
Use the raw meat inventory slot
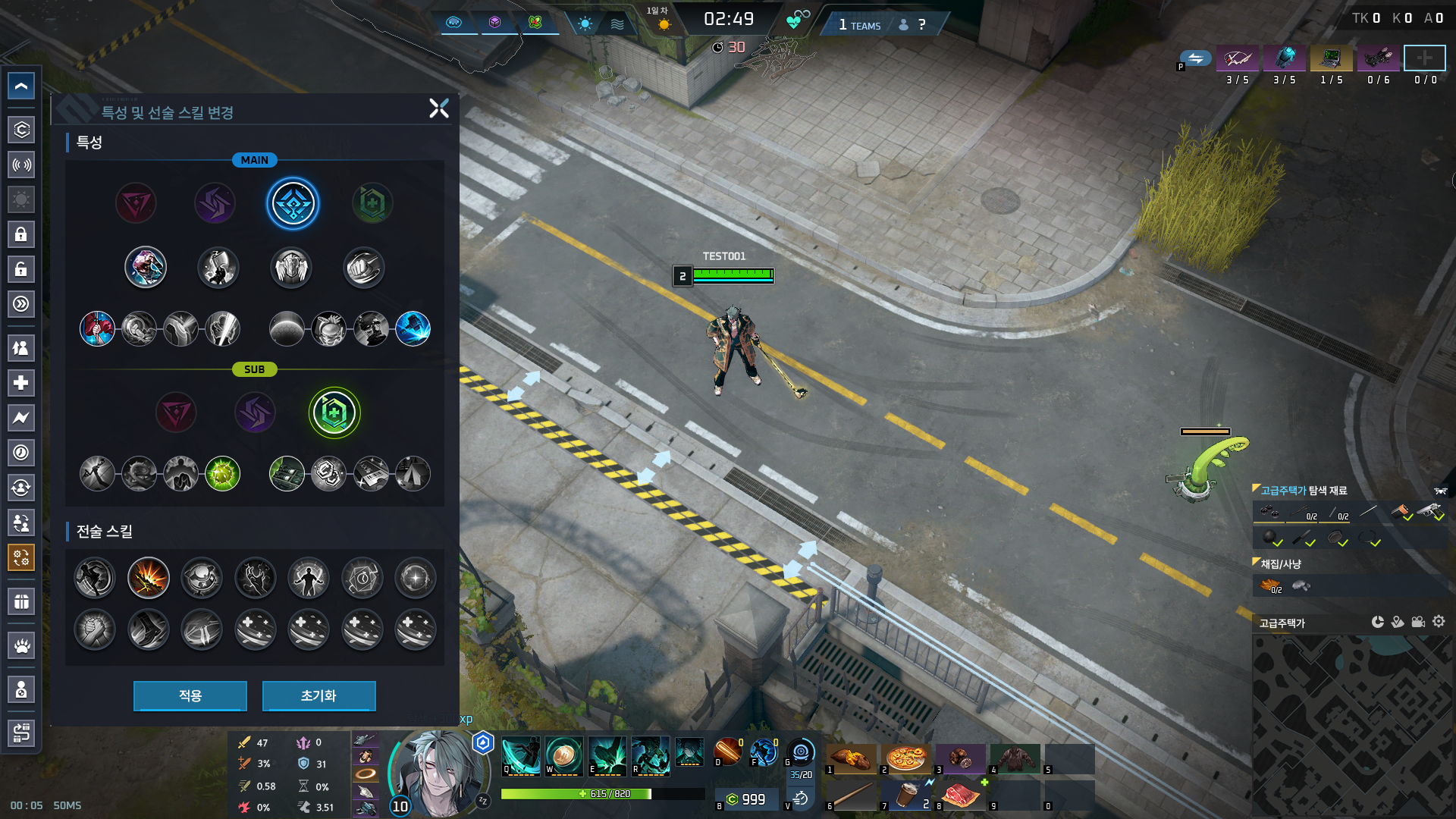coord(960,795)
